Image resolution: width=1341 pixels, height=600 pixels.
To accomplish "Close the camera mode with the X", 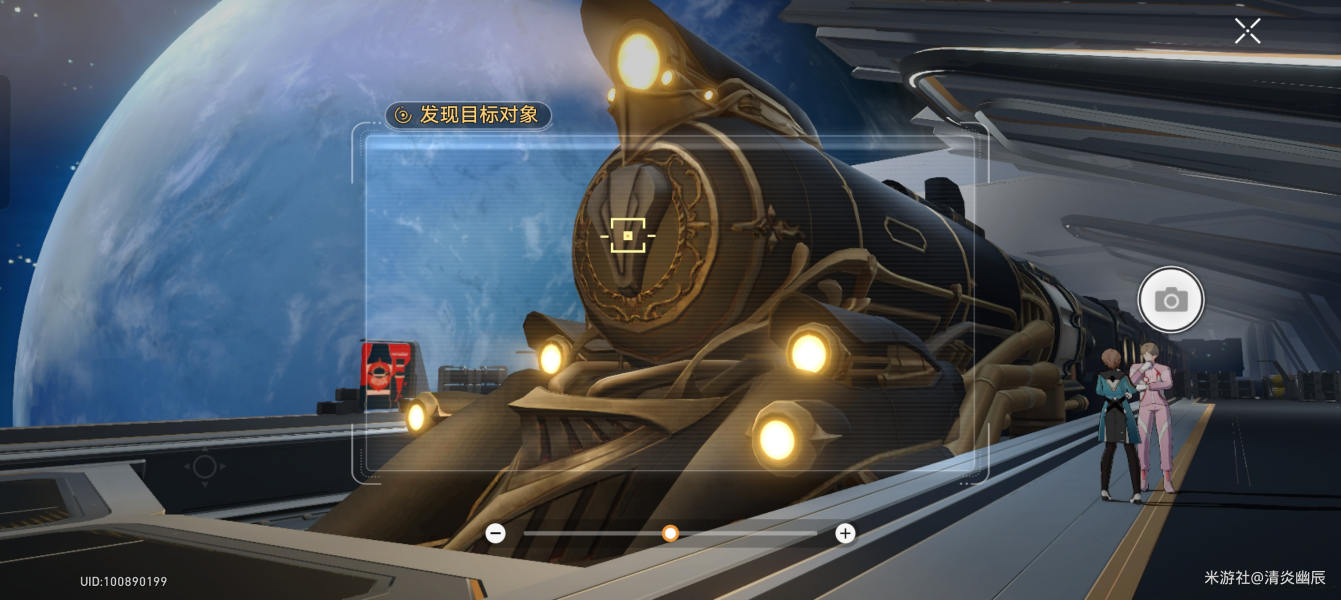I will pos(1247,31).
